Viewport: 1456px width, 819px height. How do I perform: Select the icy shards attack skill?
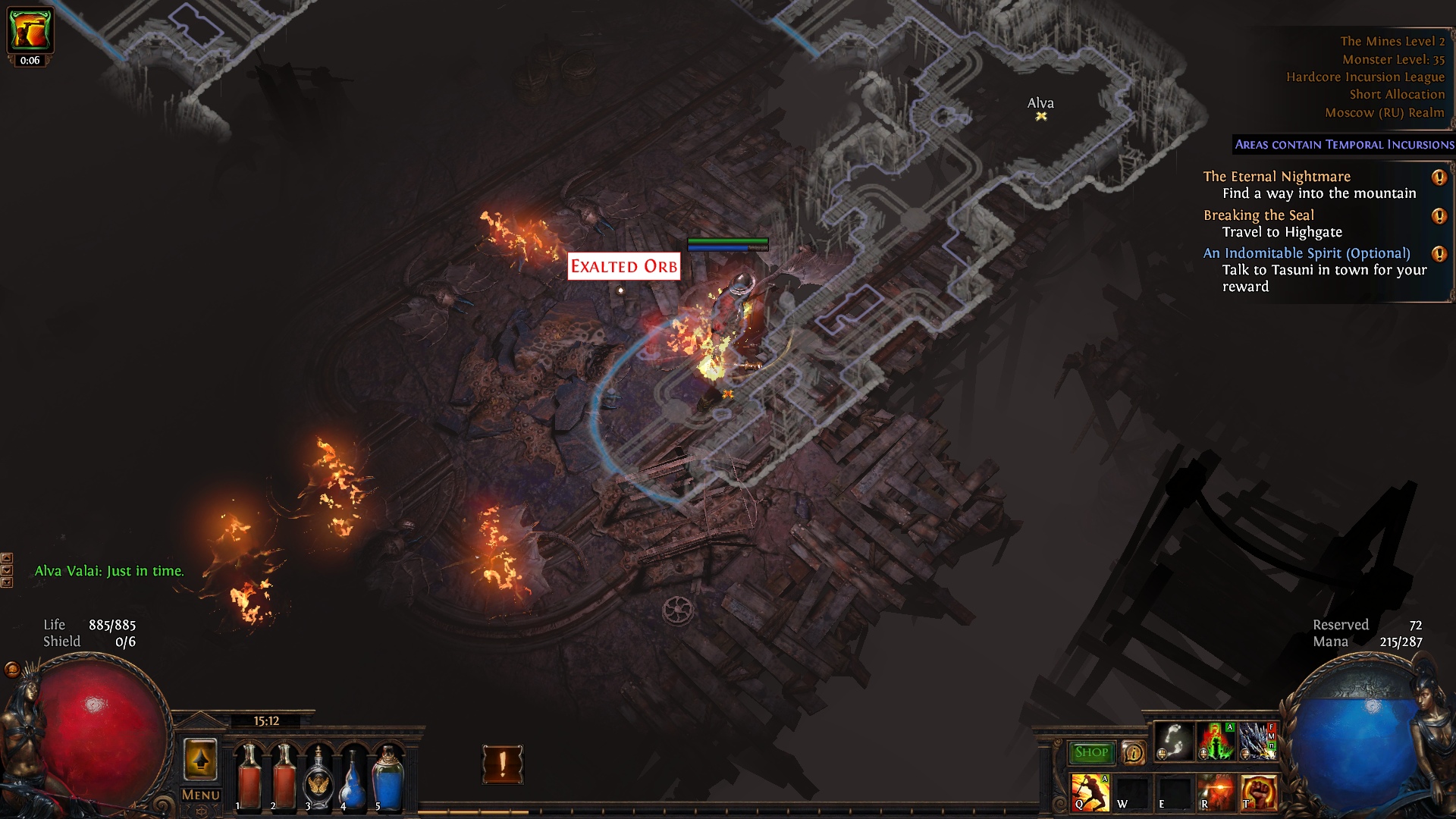point(1257,741)
